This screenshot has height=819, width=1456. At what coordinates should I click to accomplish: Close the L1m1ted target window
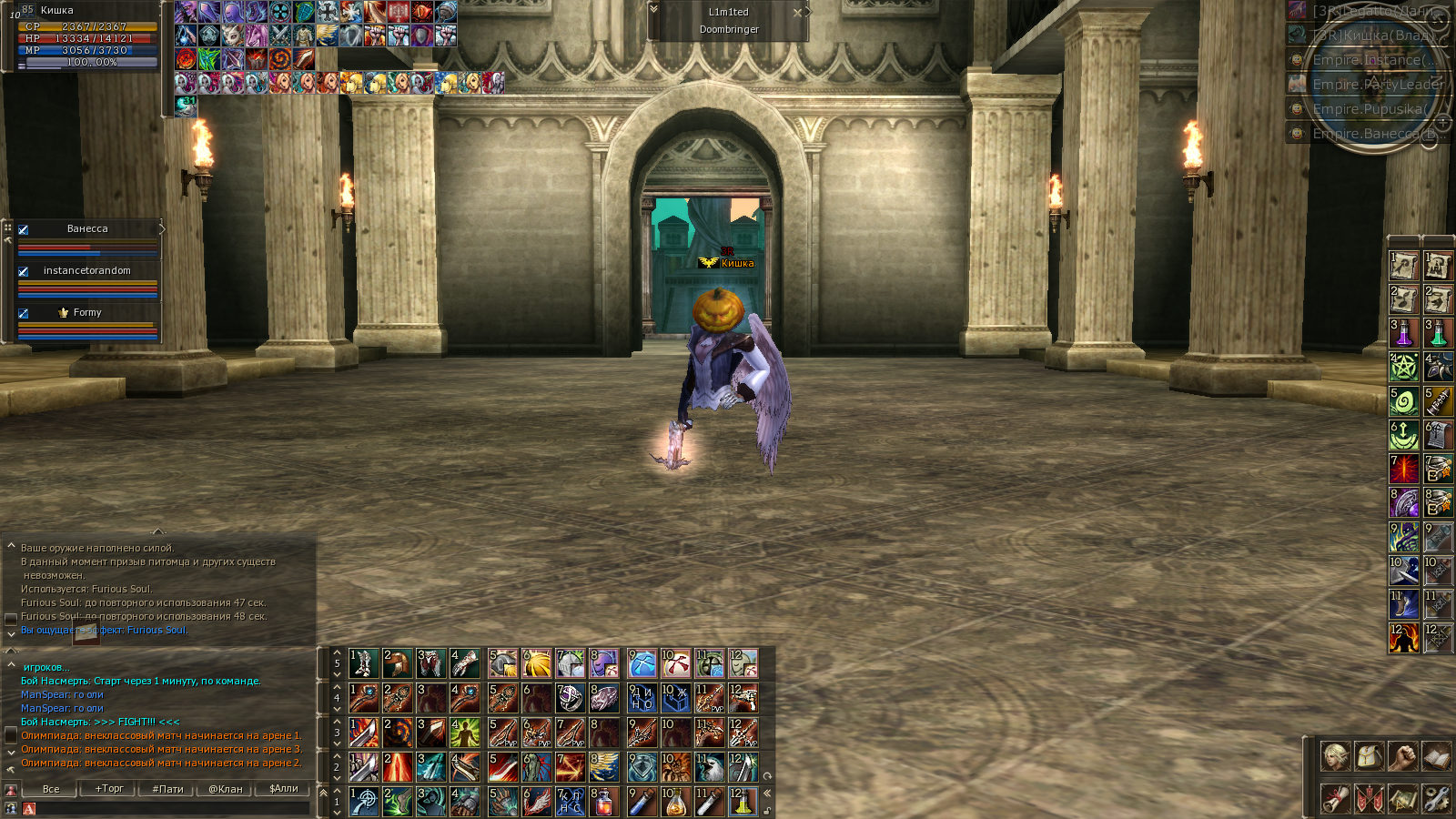click(x=797, y=13)
